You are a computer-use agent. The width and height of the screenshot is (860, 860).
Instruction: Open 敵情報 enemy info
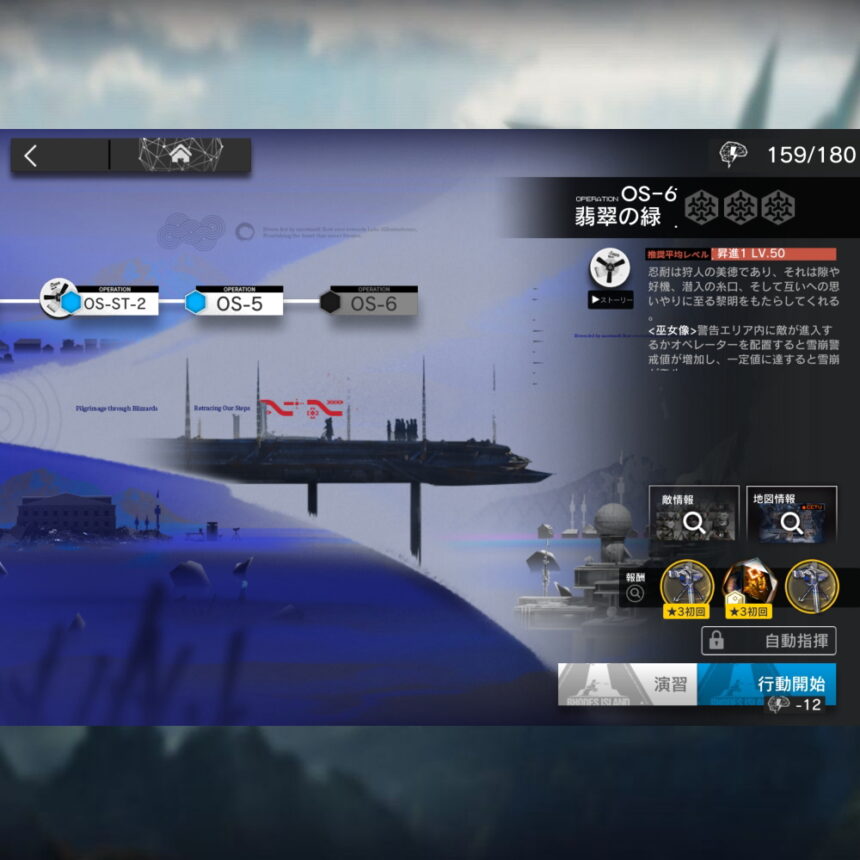tap(693, 515)
